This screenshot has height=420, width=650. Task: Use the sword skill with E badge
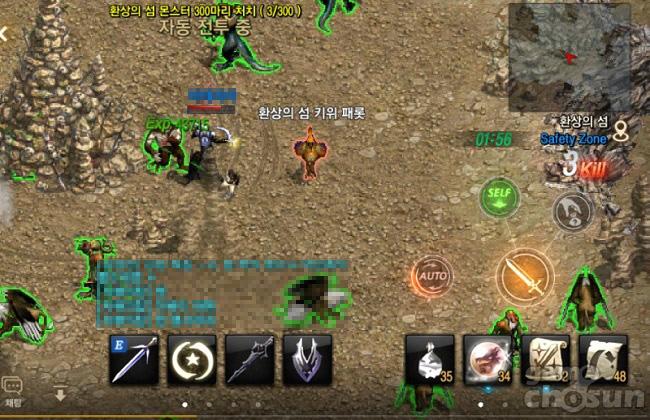coord(134,360)
